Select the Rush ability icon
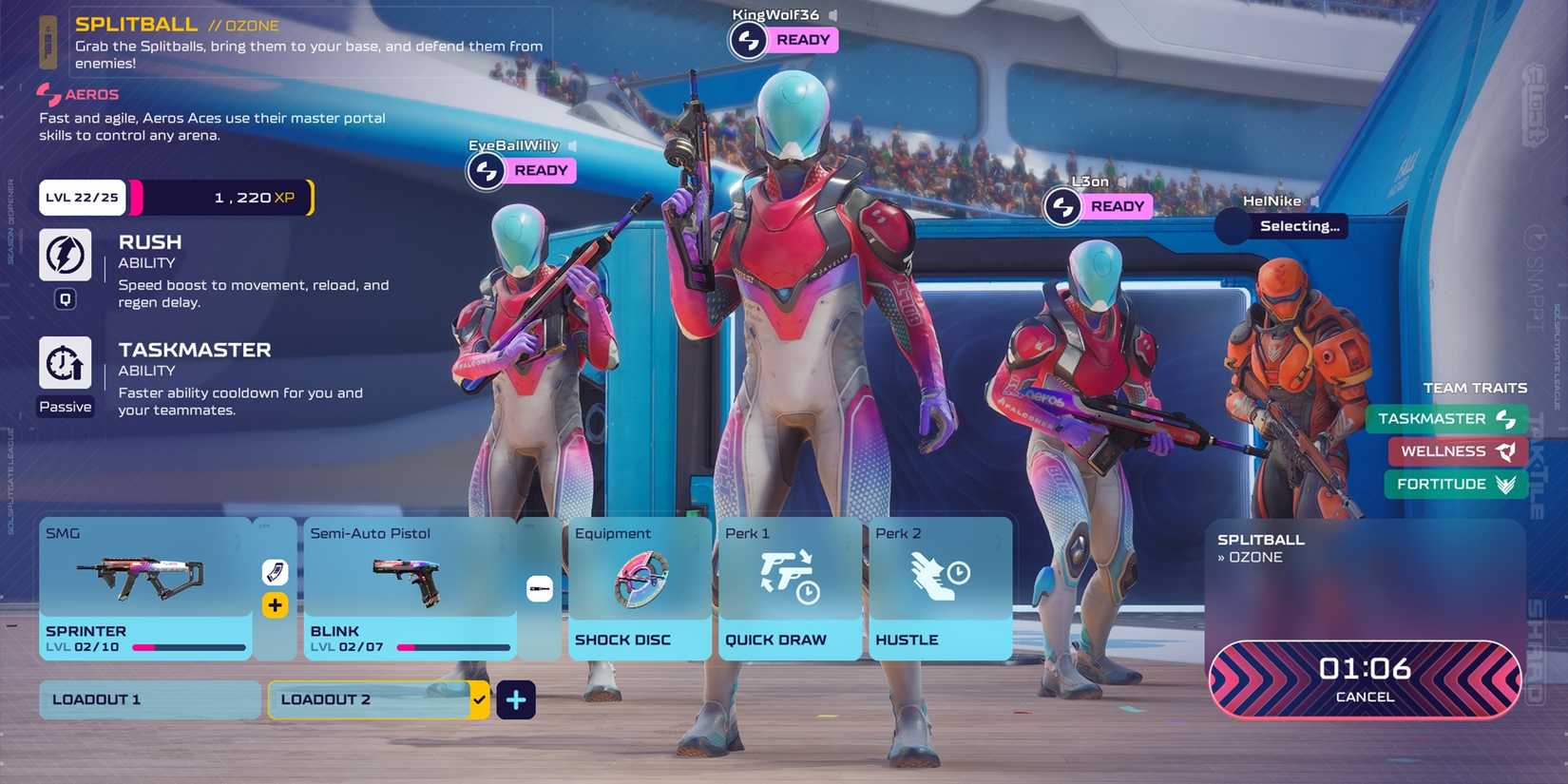The height and width of the screenshot is (784, 1568). coord(65,254)
